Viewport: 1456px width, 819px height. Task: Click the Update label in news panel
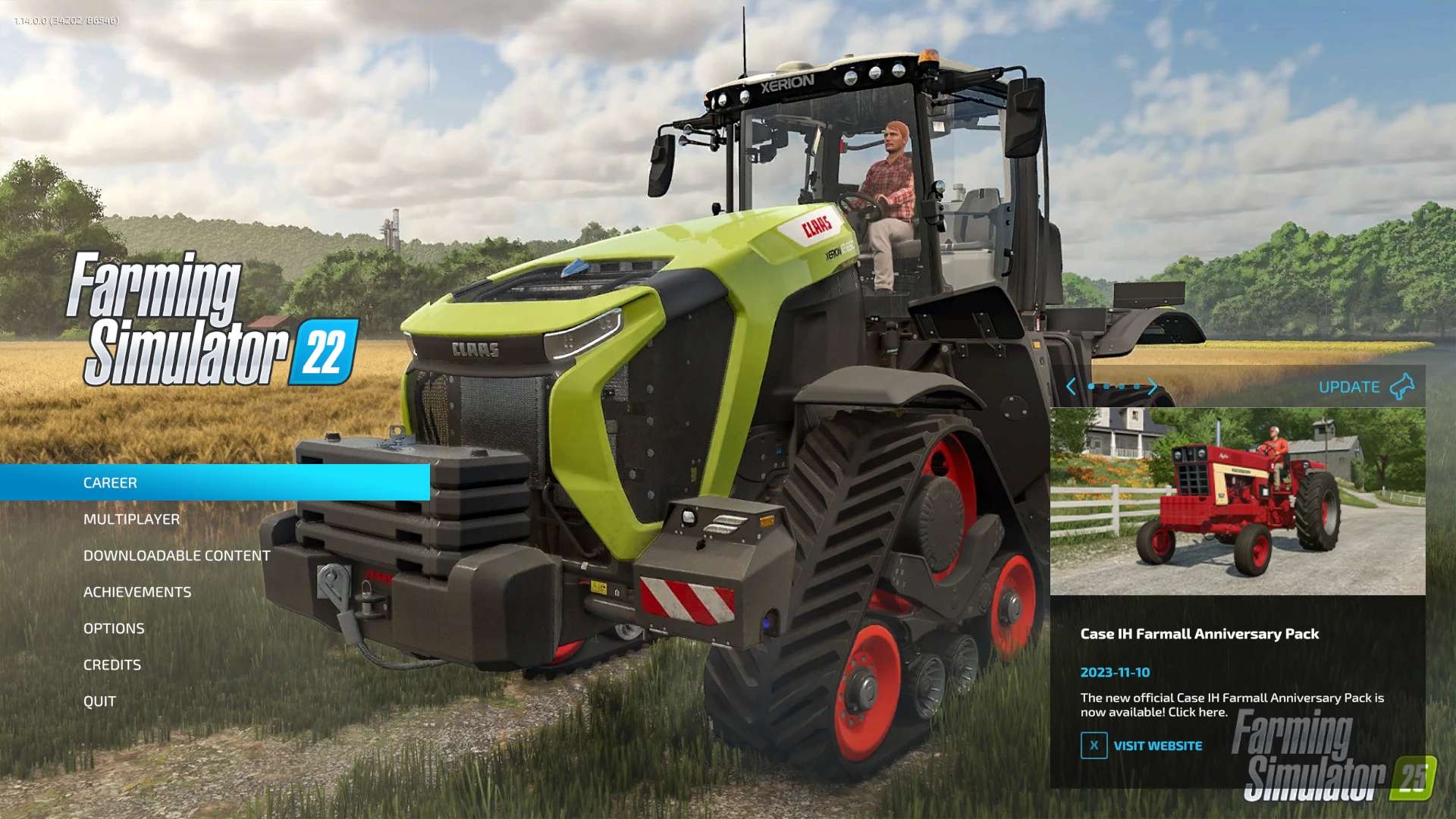[x=1349, y=388]
